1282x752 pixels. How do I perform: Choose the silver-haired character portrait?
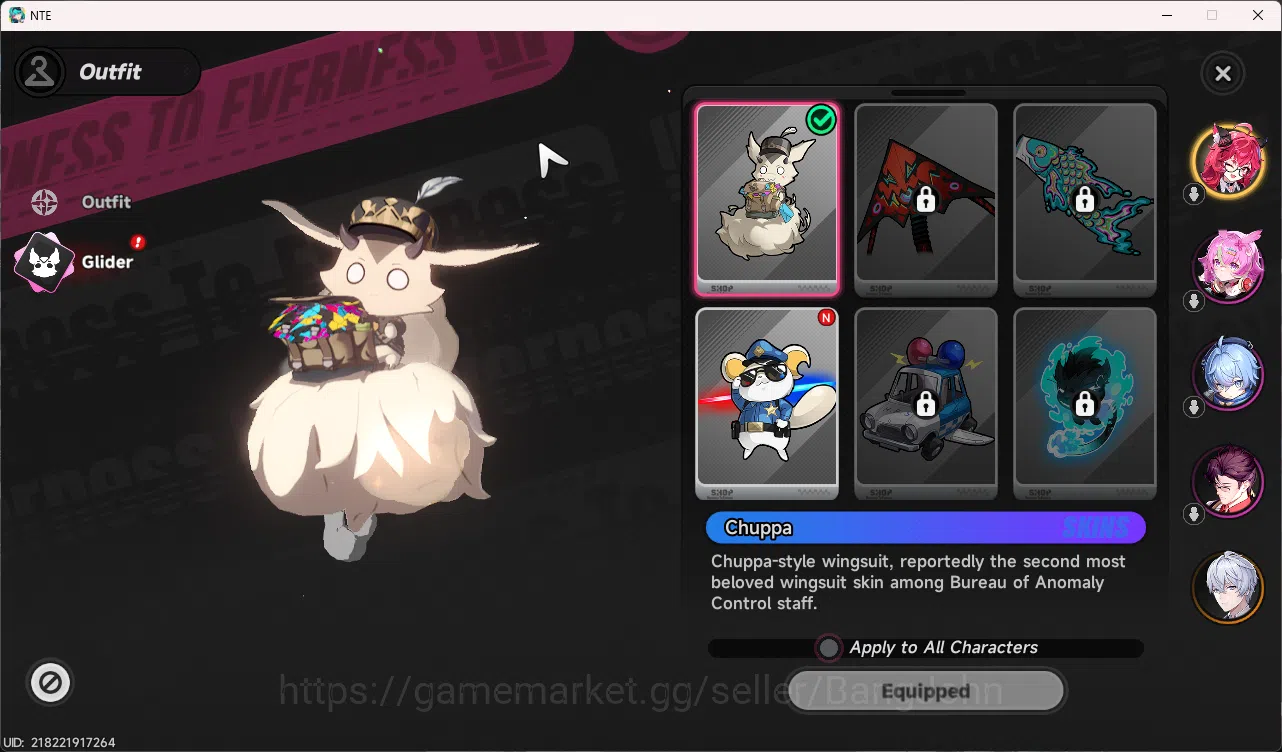click(1228, 588)
